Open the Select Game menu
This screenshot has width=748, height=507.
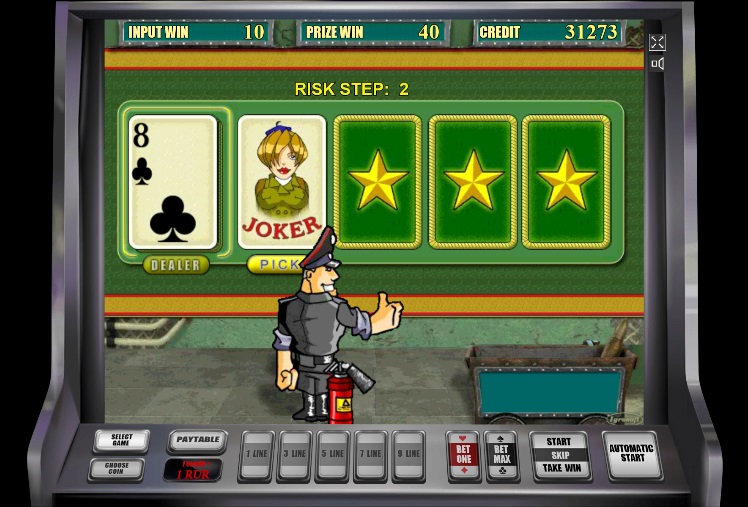[122, 441]
